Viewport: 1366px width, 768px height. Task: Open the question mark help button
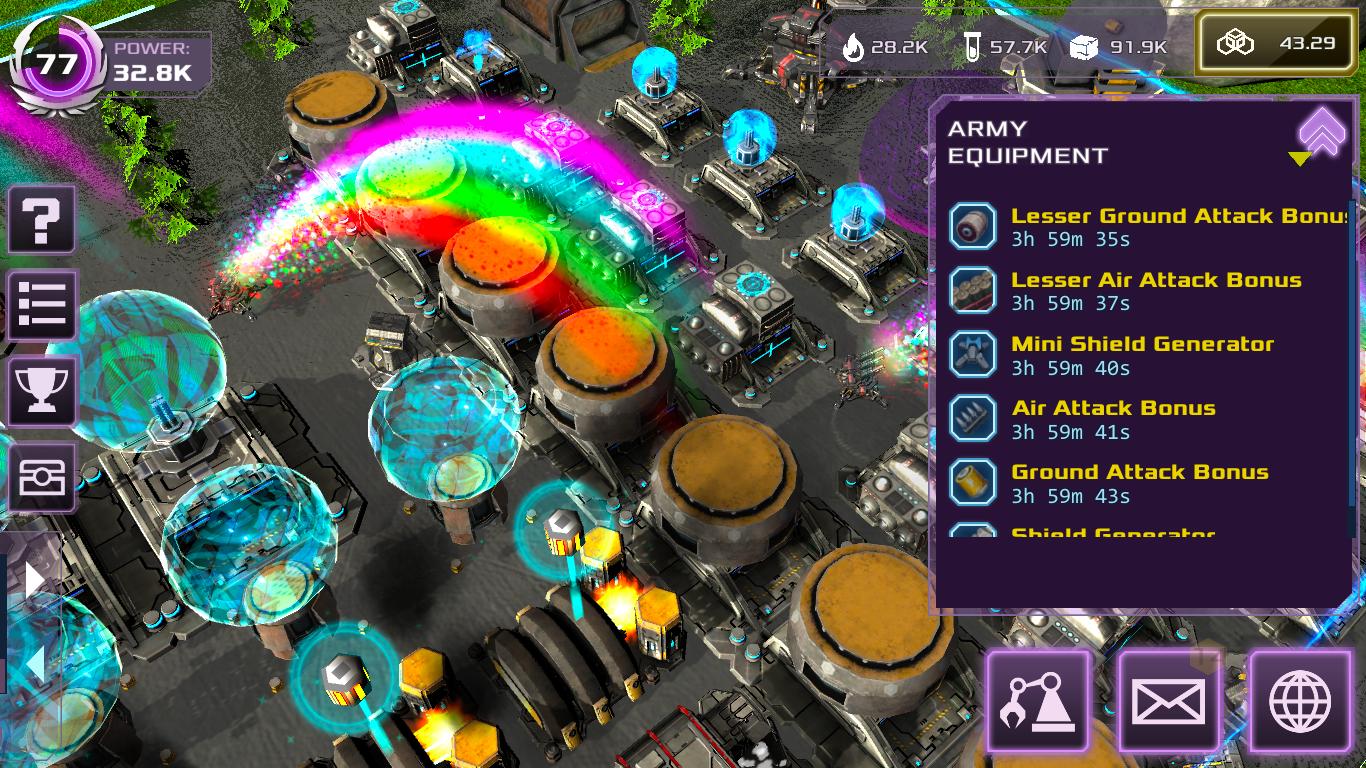point(42,220)
